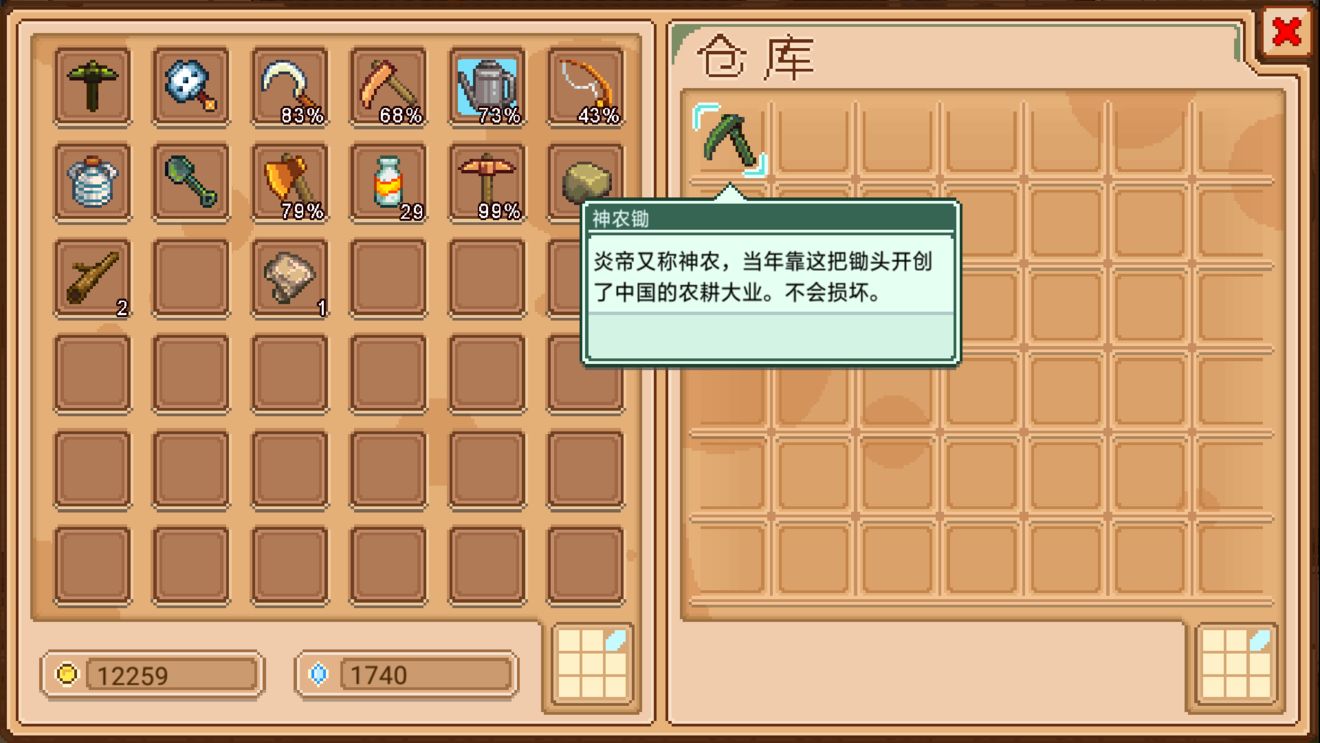The height and width of the screenshot is (743, 1320).
Task: Select the axe with 79% durability
Action: coord(289,182)
